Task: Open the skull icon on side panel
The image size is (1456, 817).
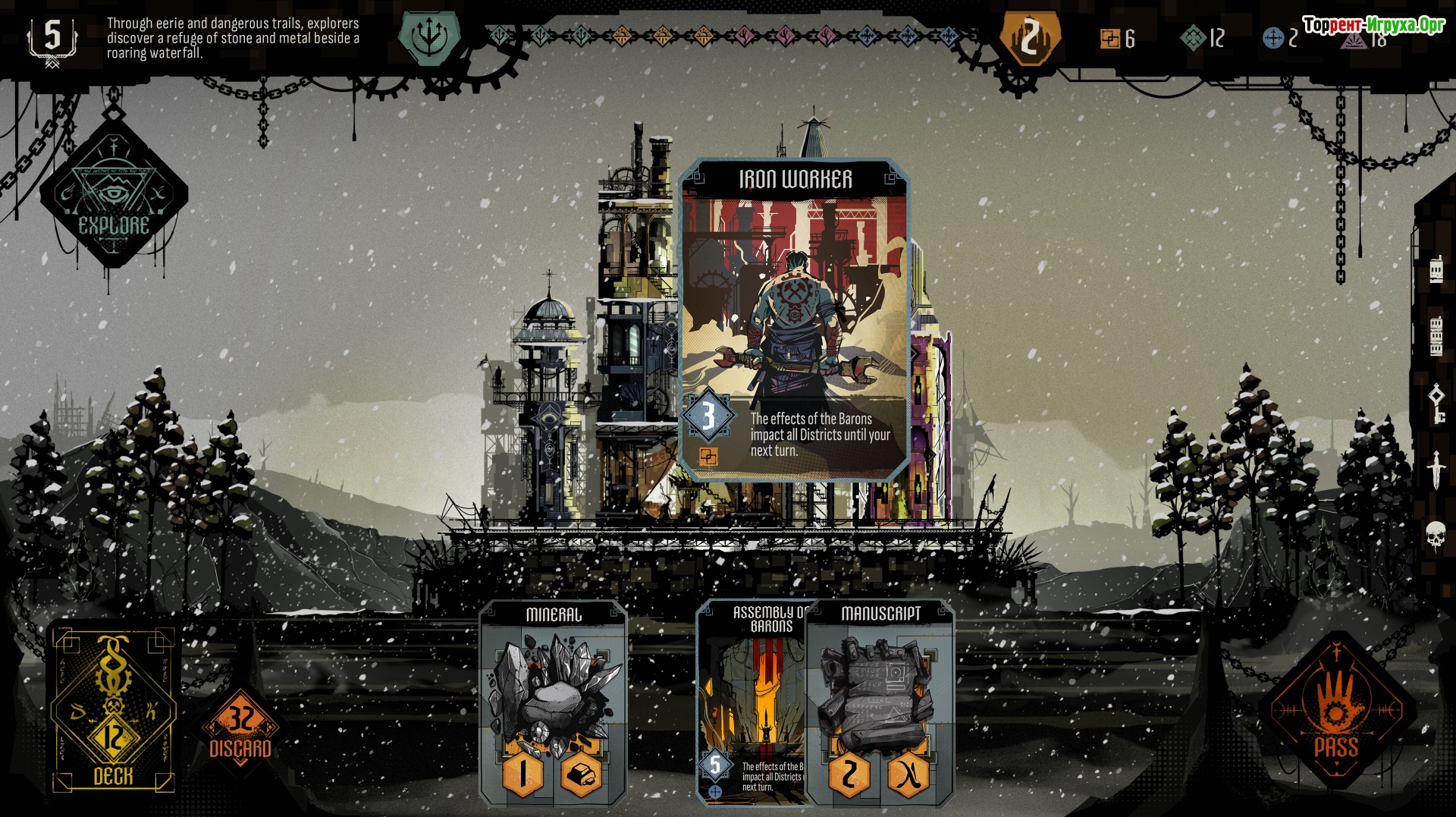Action: point(1436,536)
